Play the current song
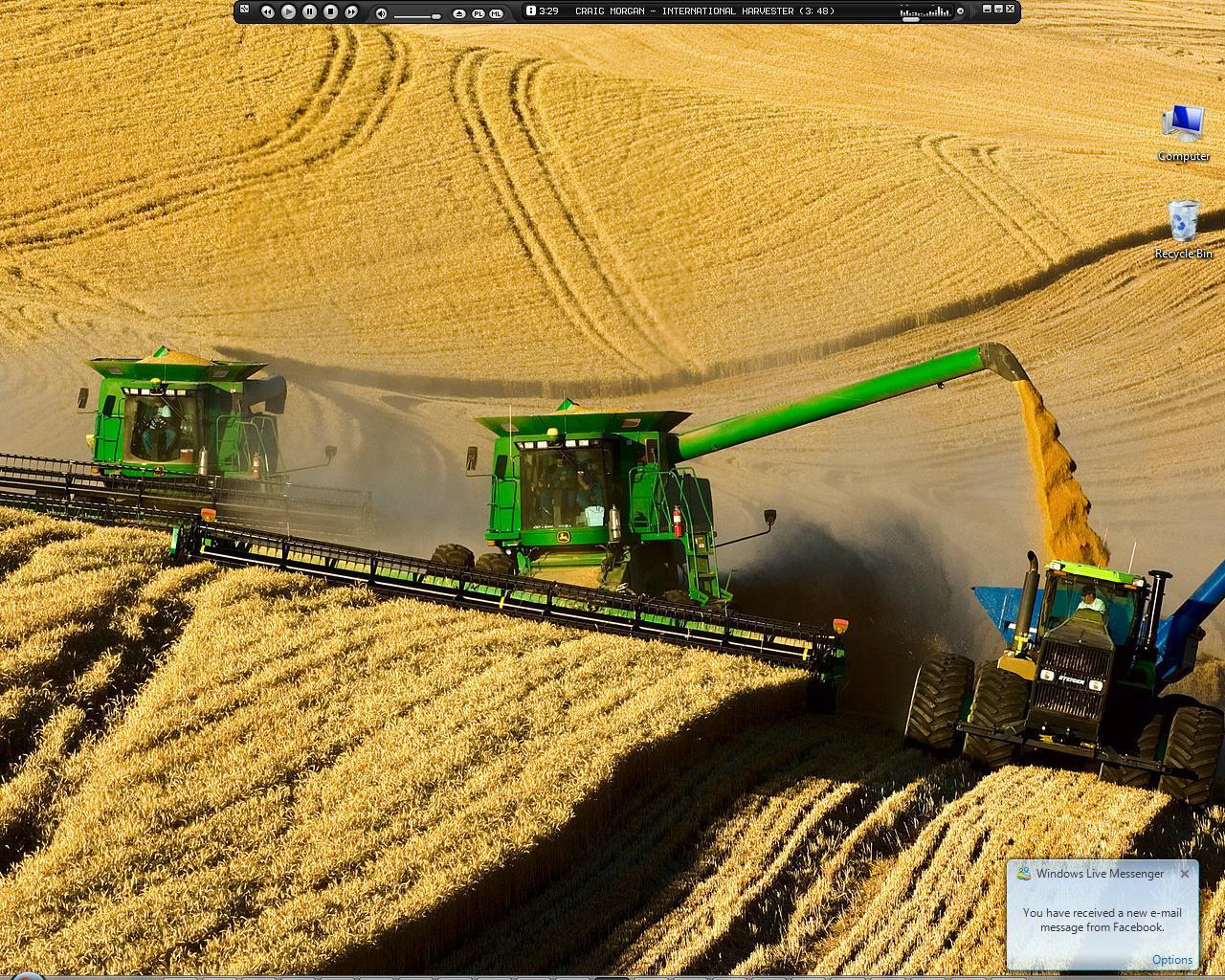The height and width of the screenshot is (980, 1225). pyautogui.click(x=288, y=12)
